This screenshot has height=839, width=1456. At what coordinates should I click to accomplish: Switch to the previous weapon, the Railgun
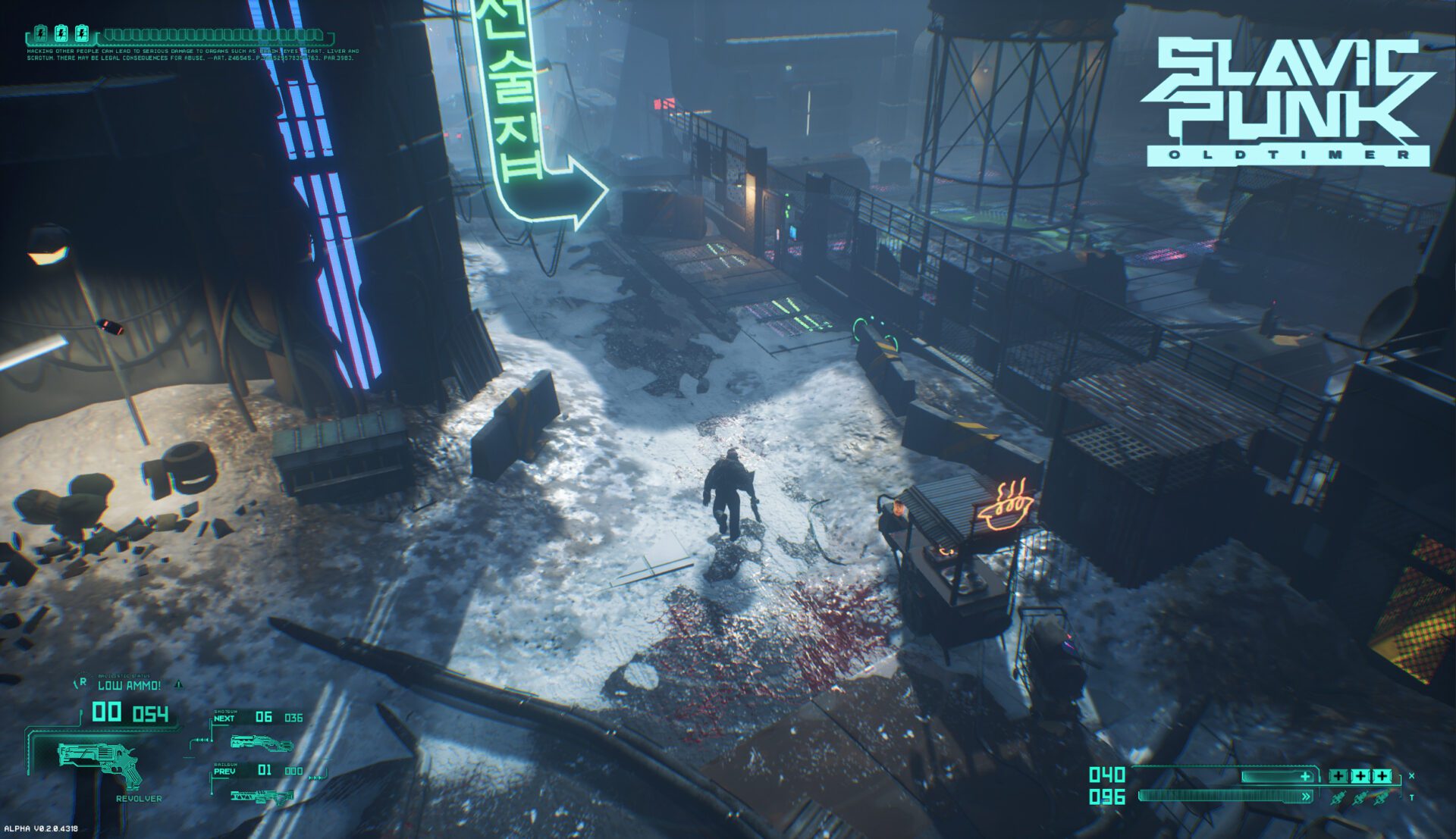(x=262, y=796)
